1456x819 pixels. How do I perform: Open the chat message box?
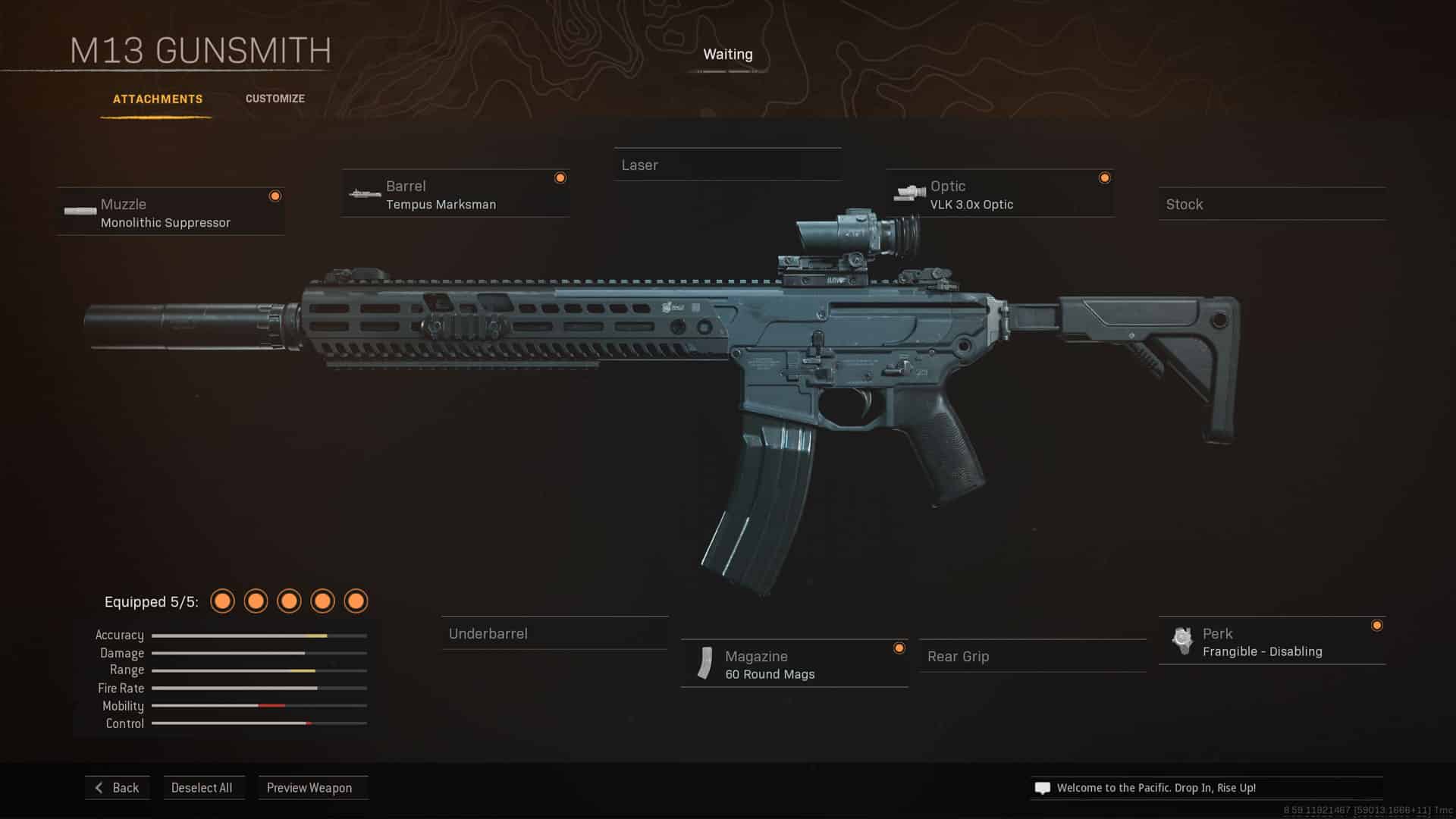[1206, 788]
